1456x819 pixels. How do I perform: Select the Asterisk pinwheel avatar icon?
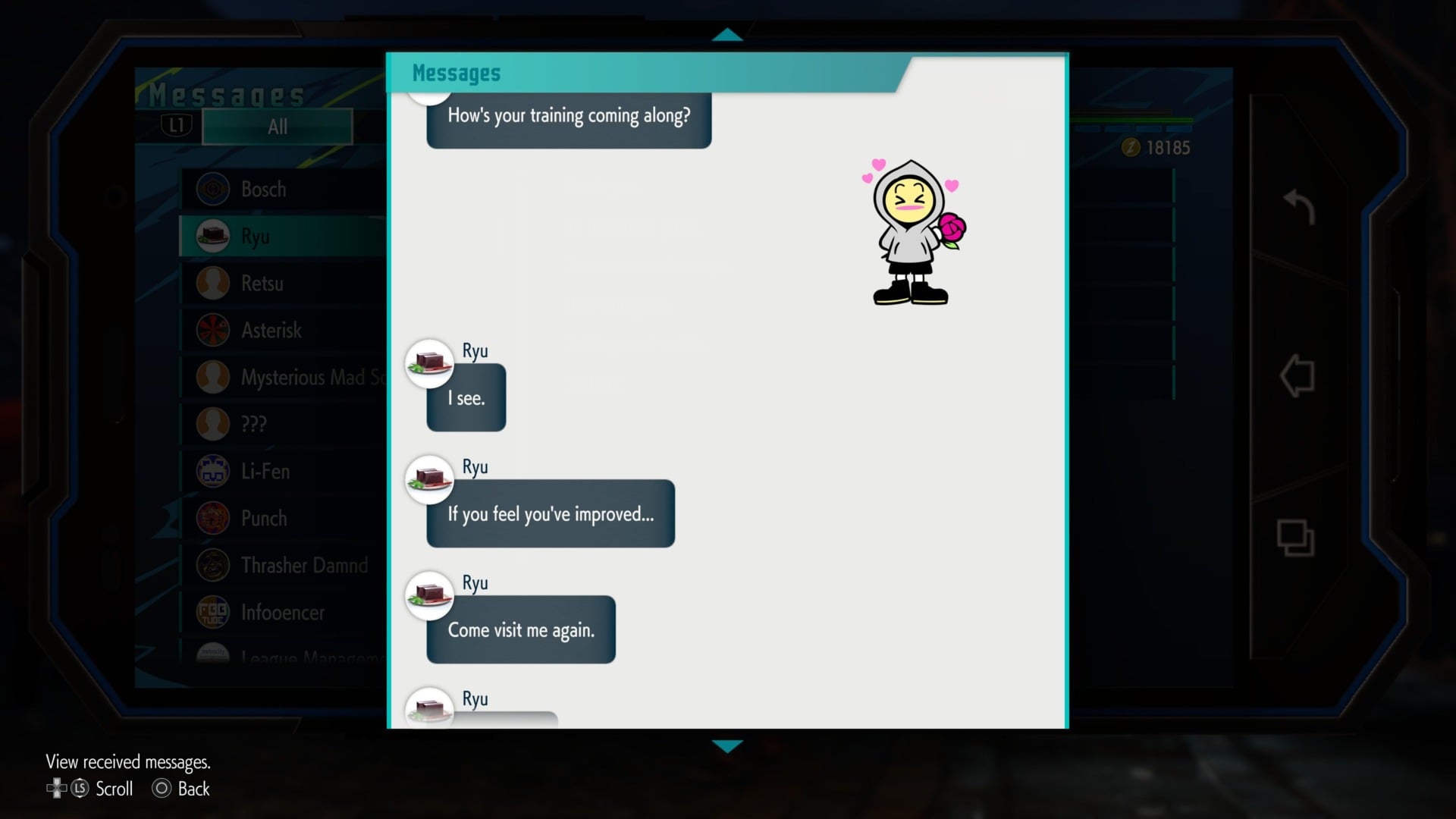[x=212, y=330]
